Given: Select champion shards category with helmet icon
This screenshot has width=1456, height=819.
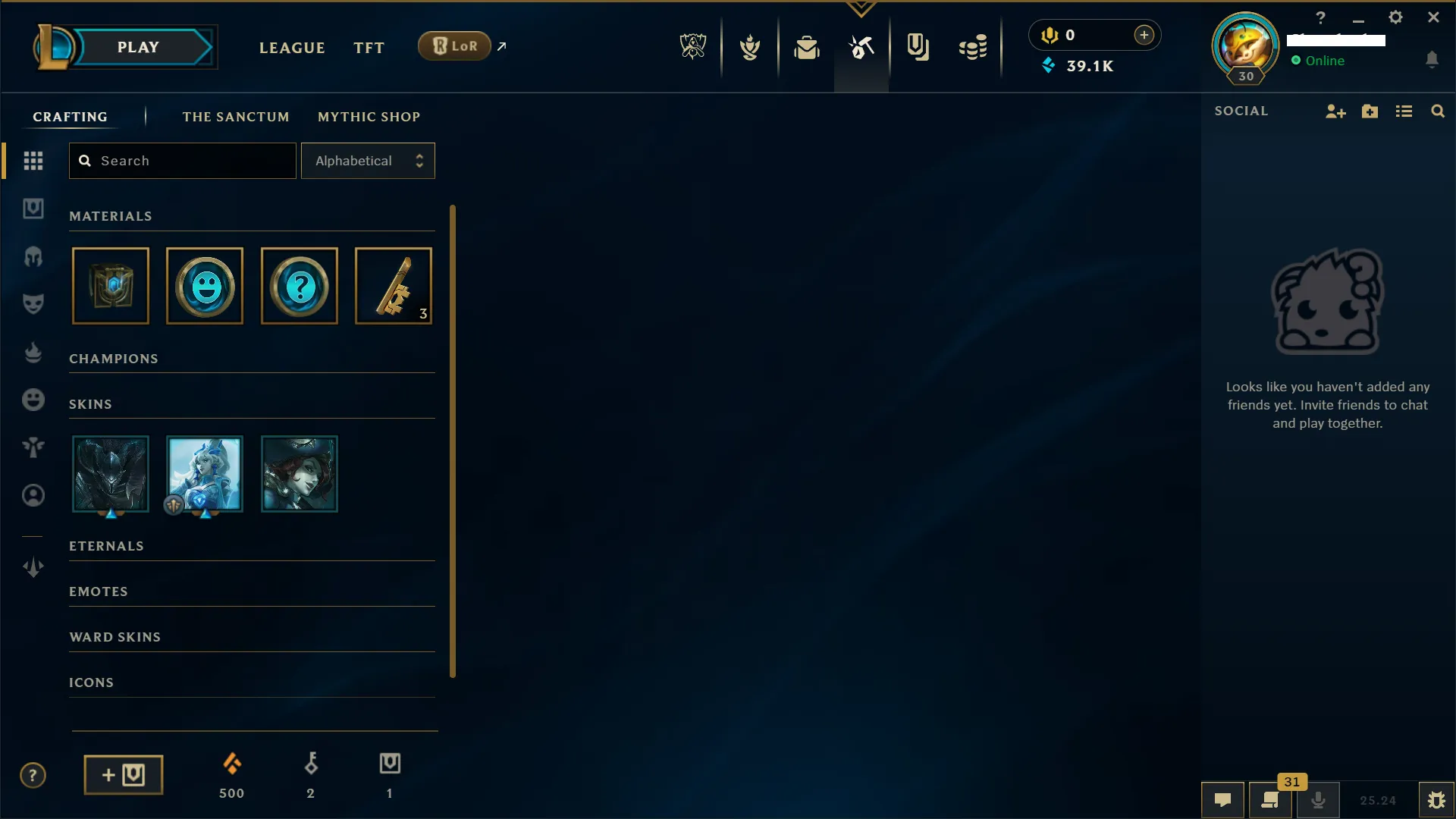Looking at the screenshot, I should (x=33, y=257).
